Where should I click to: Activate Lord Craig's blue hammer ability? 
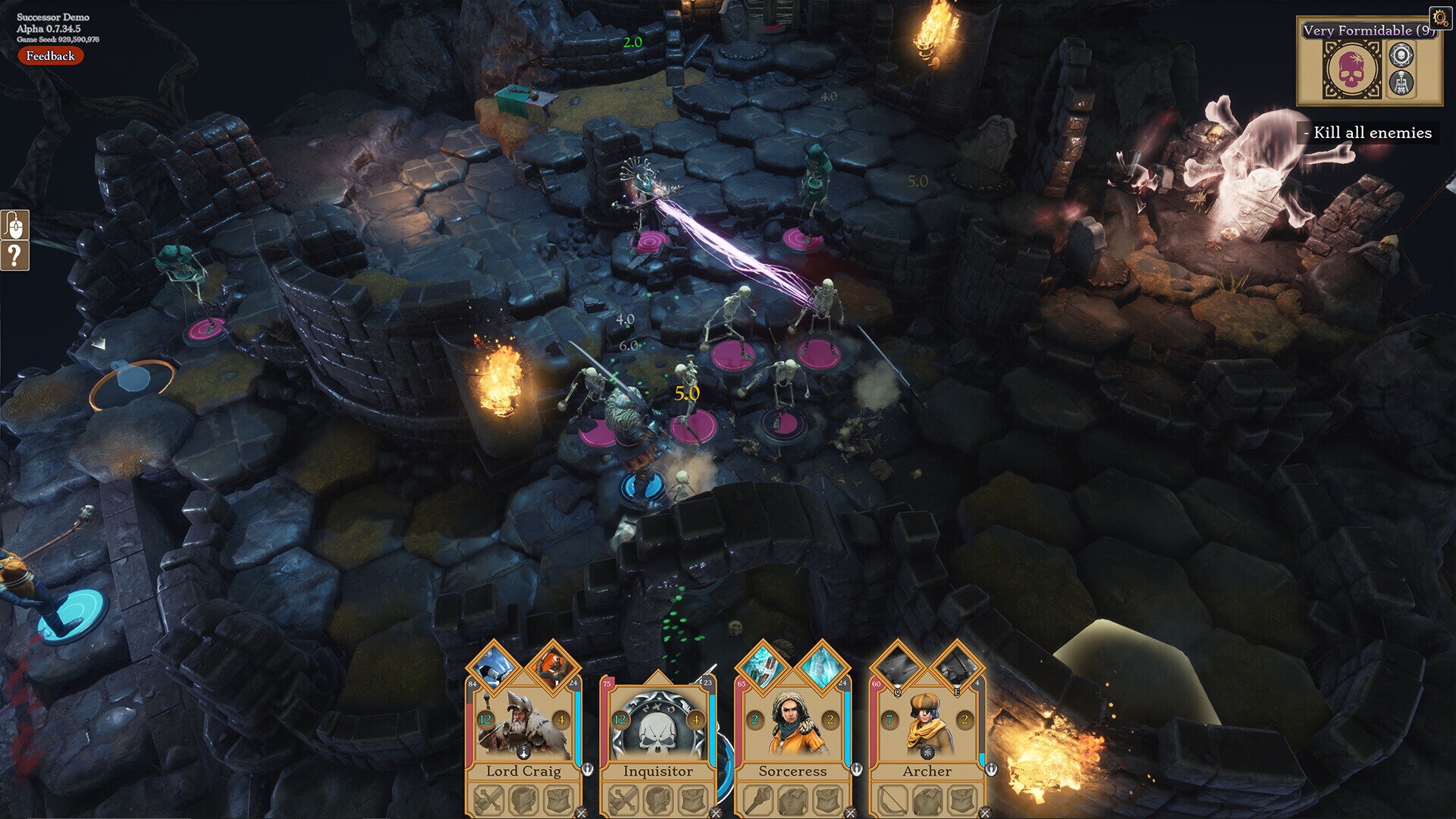494,667
